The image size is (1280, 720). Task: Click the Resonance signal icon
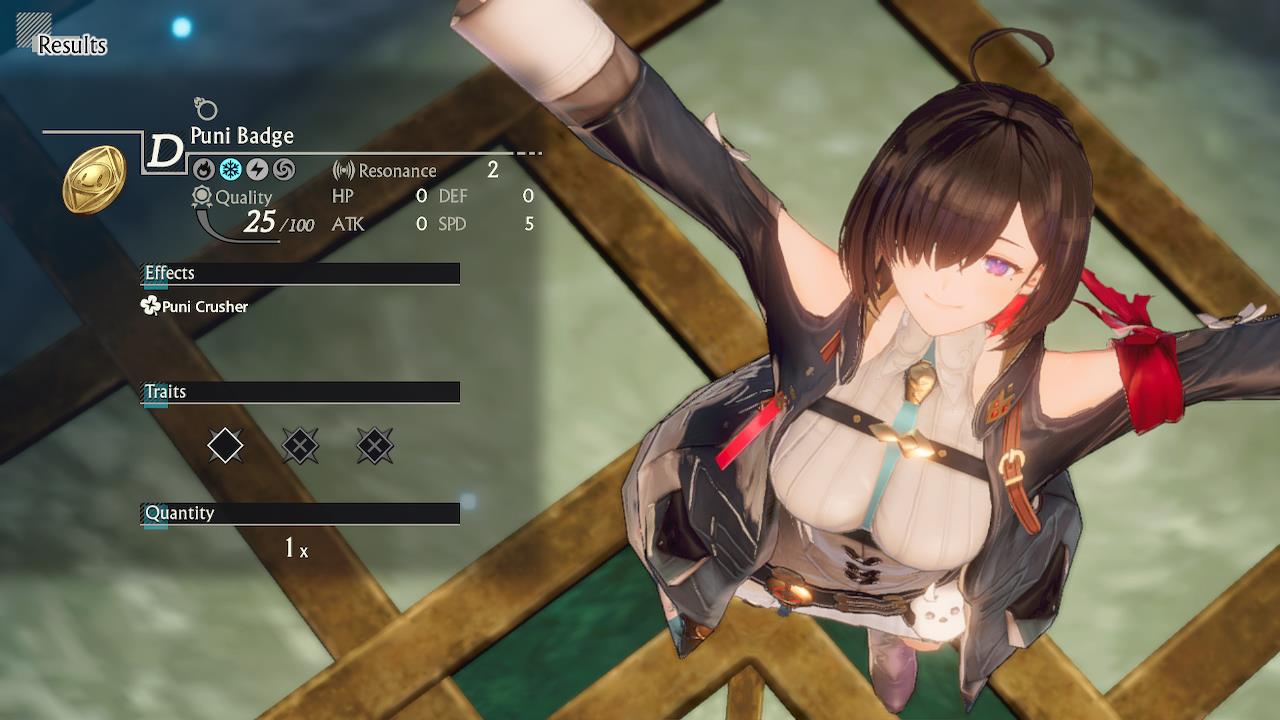click(x=343, y=170)
